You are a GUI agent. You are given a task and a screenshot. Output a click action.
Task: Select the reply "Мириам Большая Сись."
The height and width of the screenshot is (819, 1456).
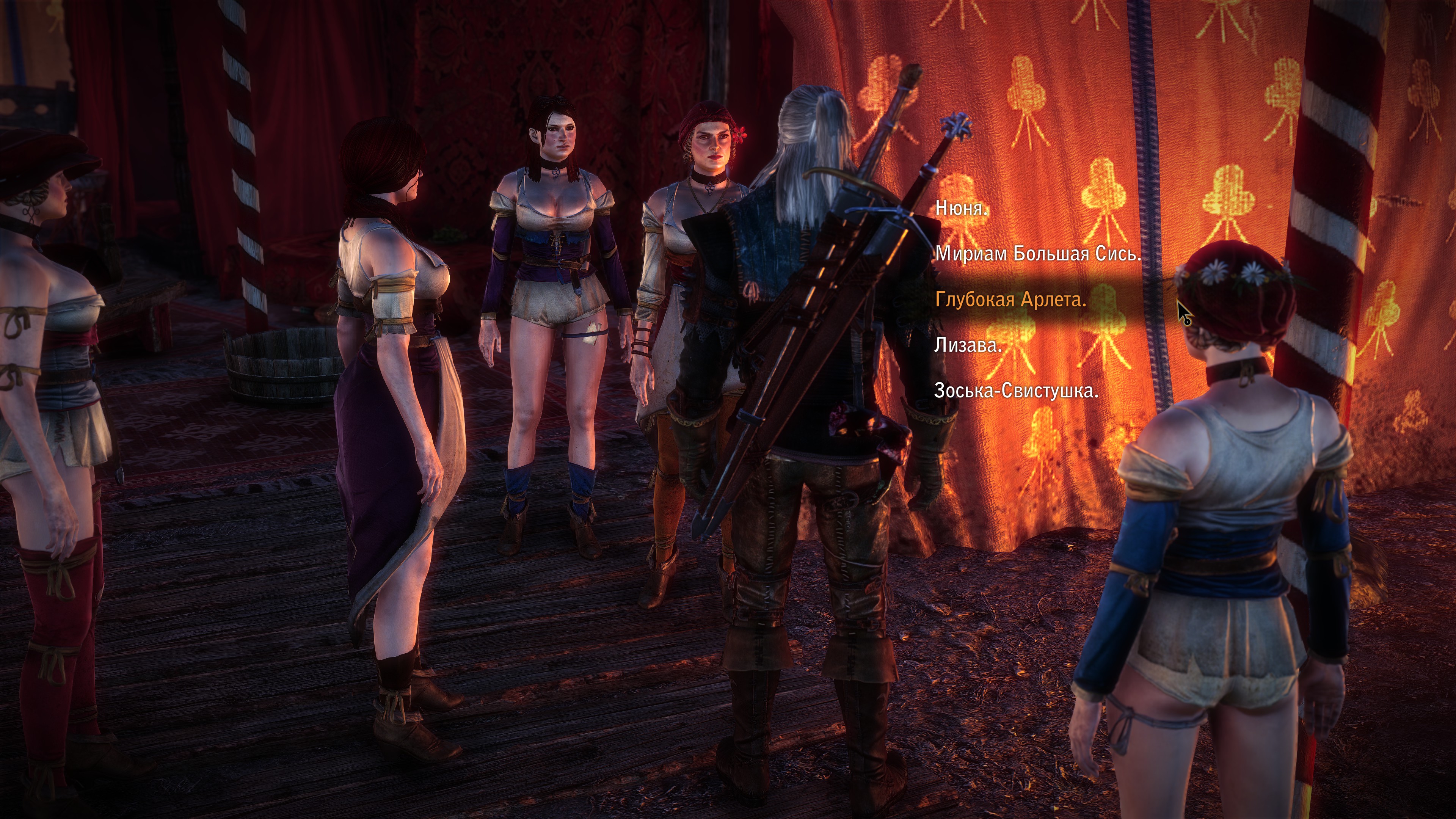click(x=1038, y=254)
